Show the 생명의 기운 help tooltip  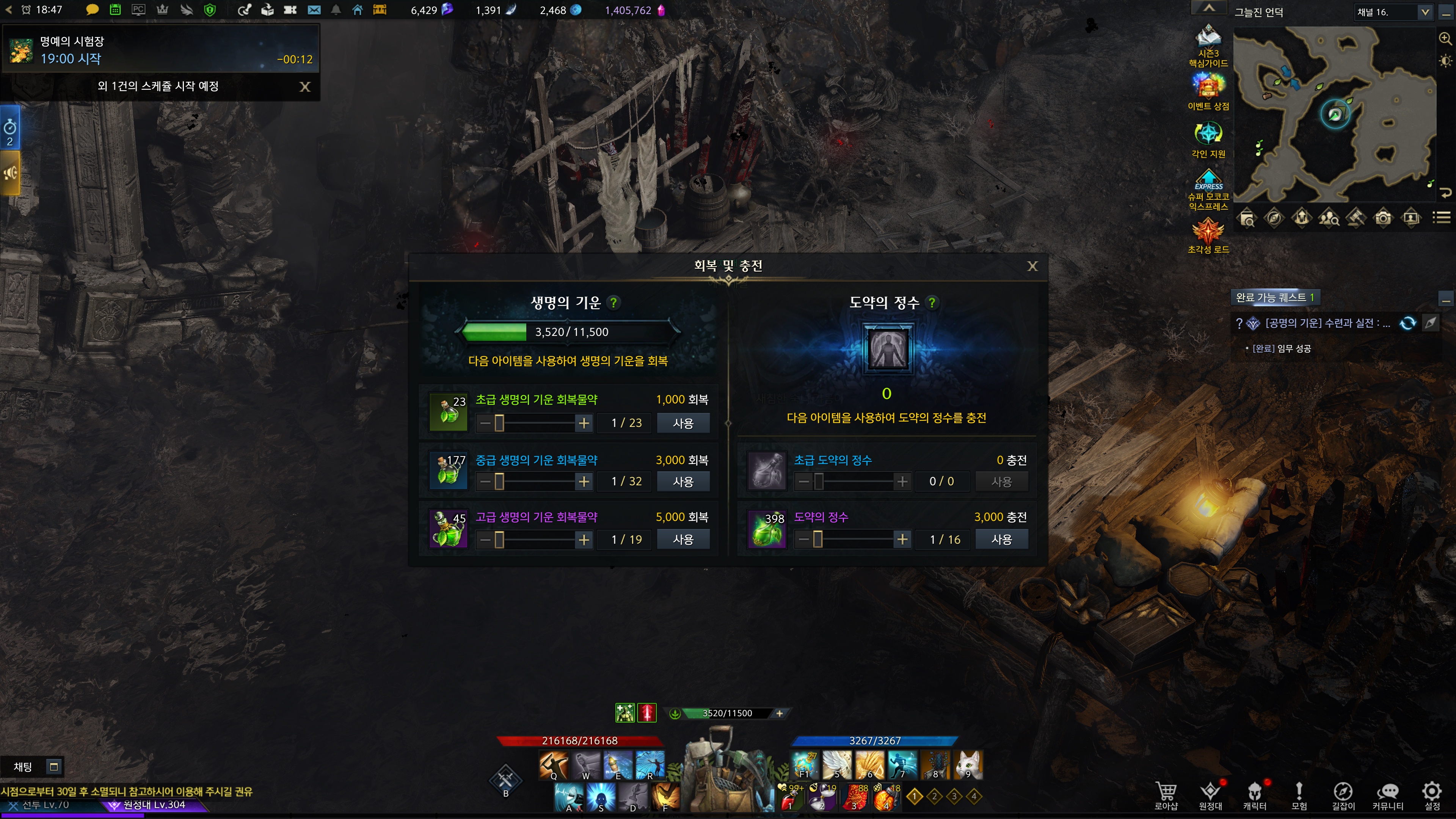[x=613, y=303]
